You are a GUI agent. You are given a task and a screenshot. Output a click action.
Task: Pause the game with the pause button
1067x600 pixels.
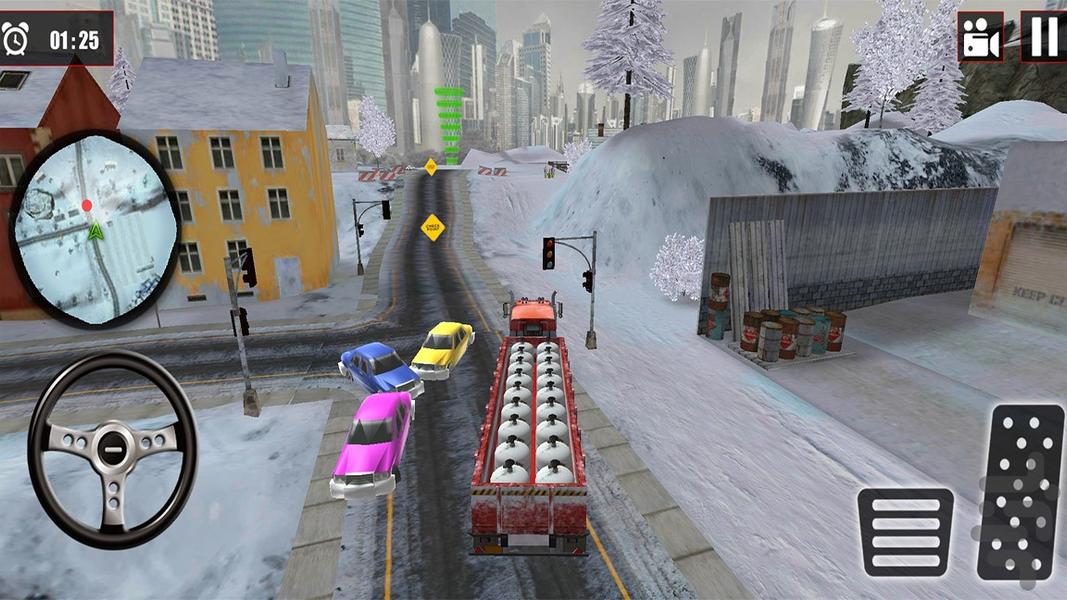pyautogui.click(x=1043, y=37)
